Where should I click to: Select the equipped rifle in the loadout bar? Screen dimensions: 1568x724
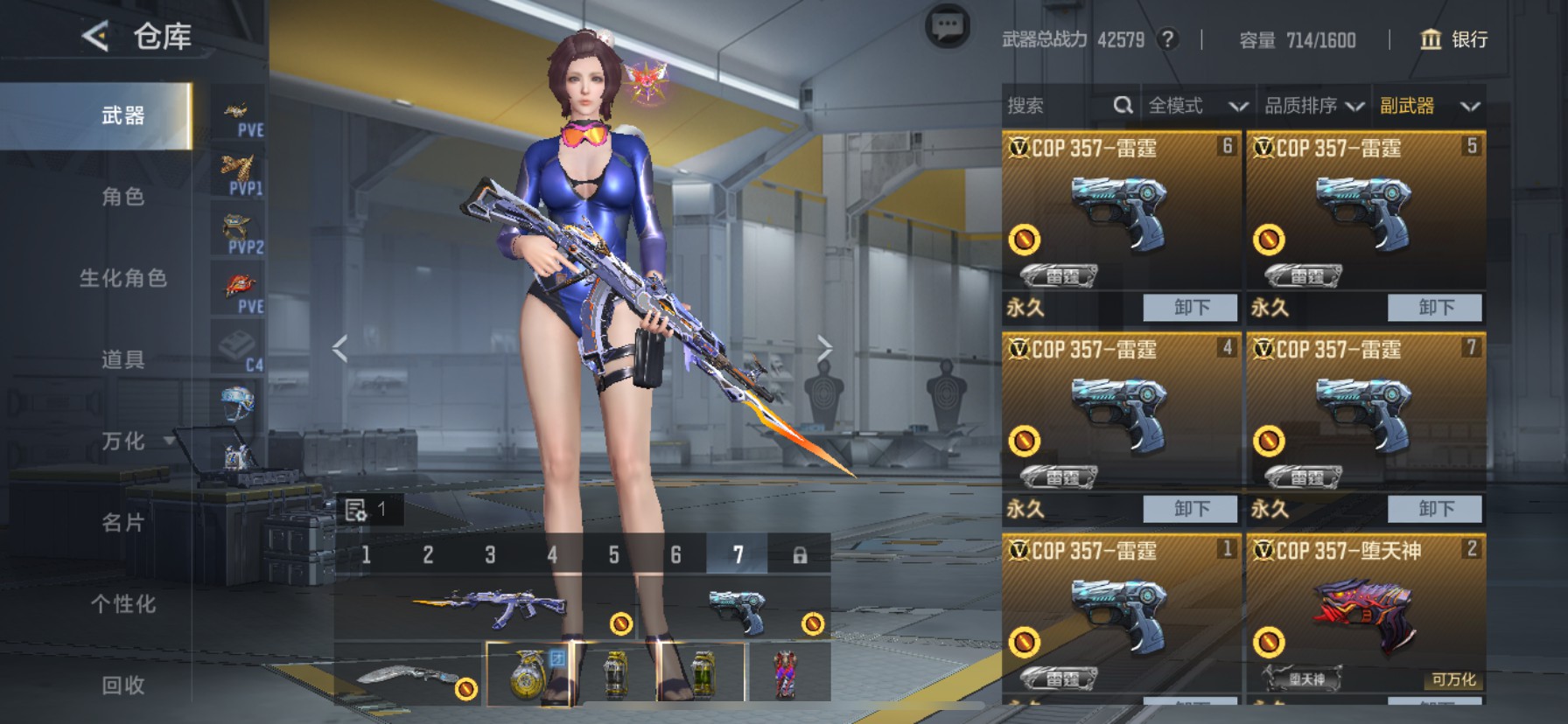[490, 608]
